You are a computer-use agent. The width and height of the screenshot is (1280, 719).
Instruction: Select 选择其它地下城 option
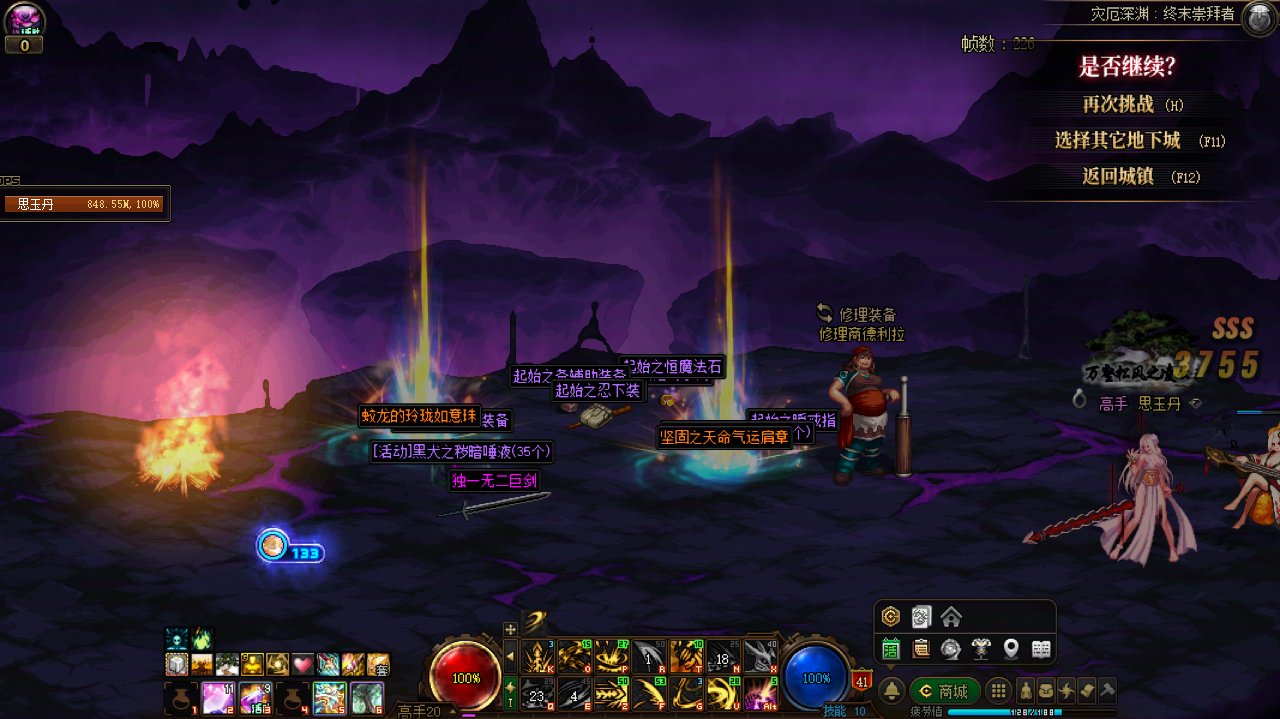point(1118,140)
